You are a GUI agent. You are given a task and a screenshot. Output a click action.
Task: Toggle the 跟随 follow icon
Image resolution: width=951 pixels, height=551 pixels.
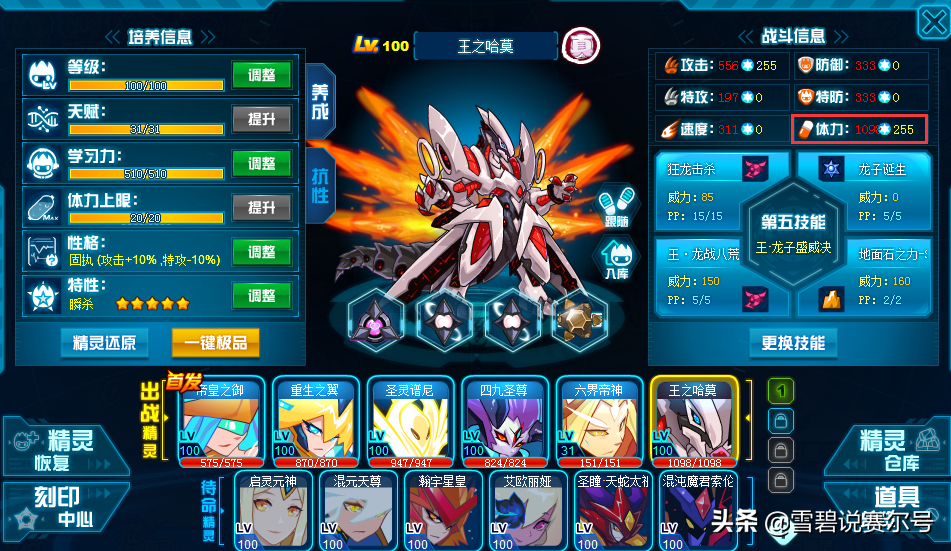point(617,204)
